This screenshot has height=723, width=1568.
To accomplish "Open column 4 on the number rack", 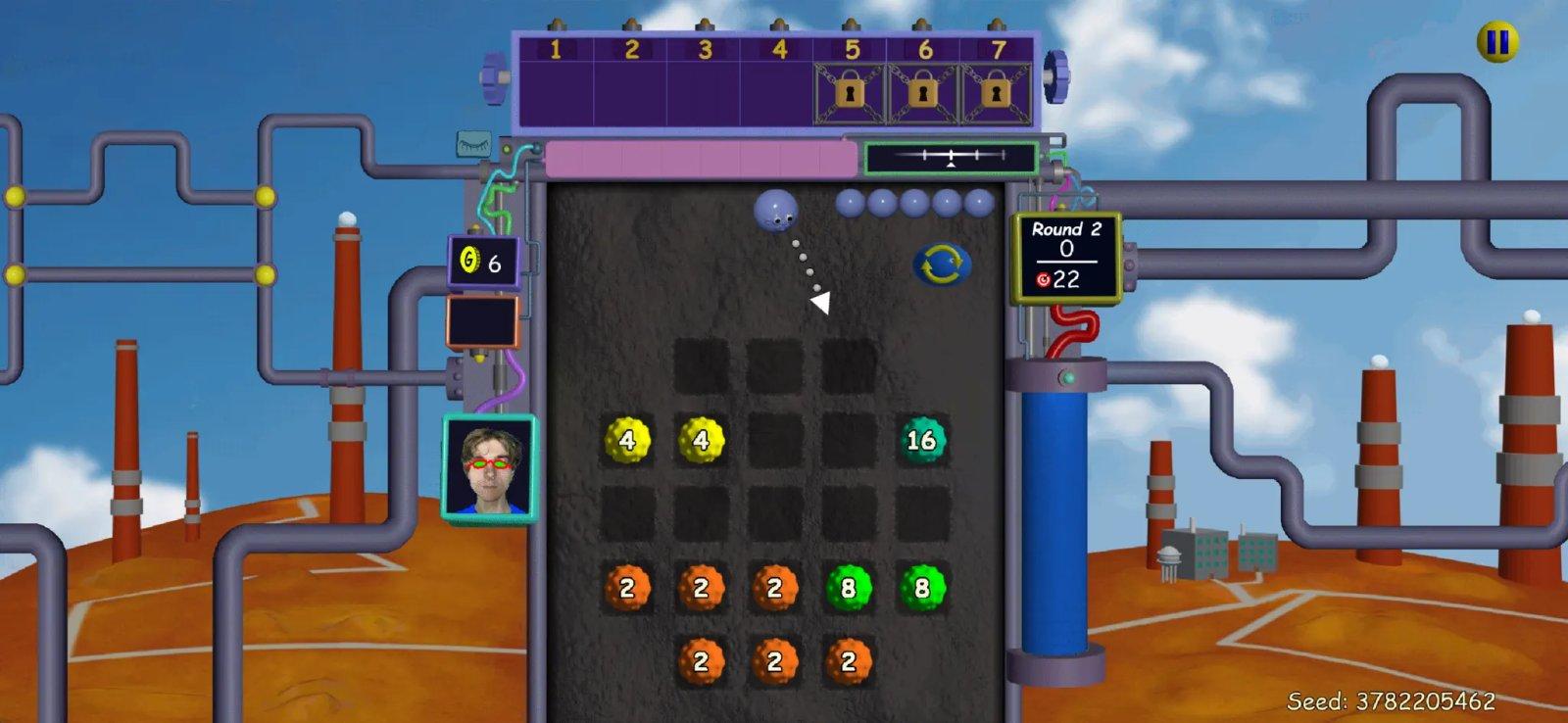I will click(779, 83).
